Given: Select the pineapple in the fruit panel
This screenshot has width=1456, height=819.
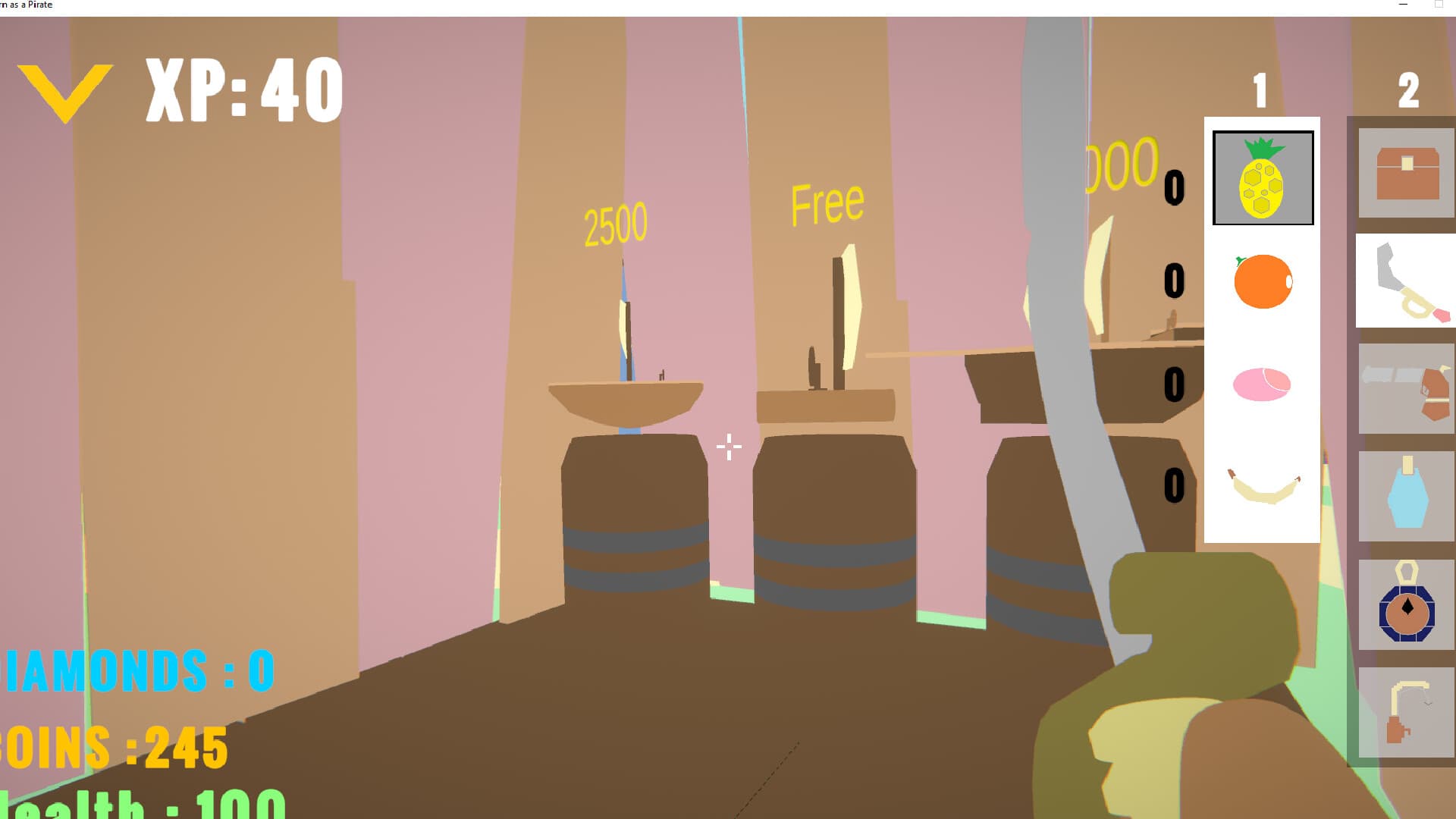Looking at the screenshot, I should pyautogui.click(x=1262, y=178).
